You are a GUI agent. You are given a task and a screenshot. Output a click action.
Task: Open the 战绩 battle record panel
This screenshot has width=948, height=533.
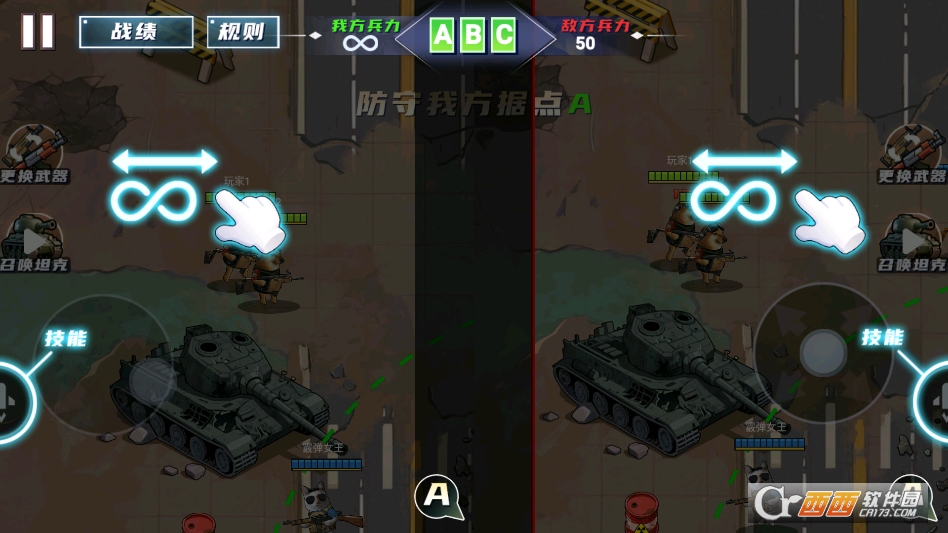coord(136,32)
